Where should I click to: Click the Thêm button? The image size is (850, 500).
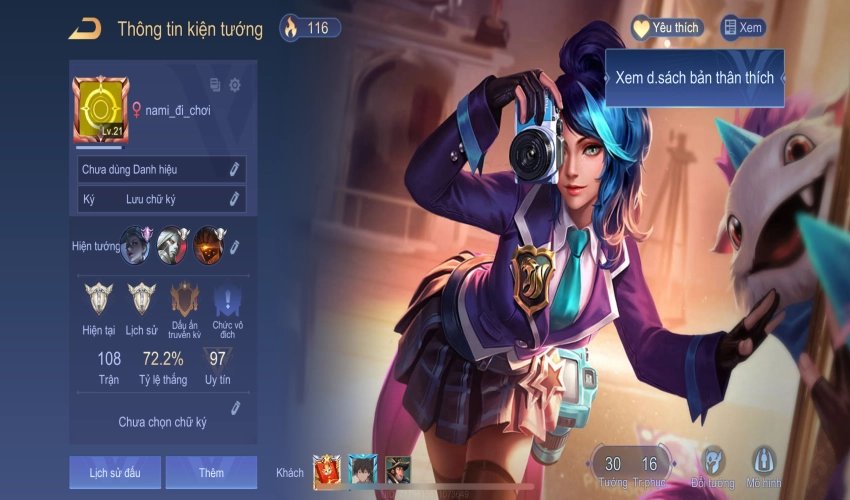211,472
